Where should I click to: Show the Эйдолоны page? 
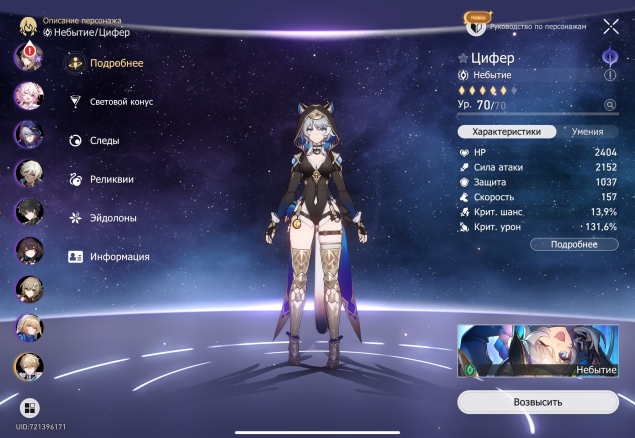pos(112,217)
